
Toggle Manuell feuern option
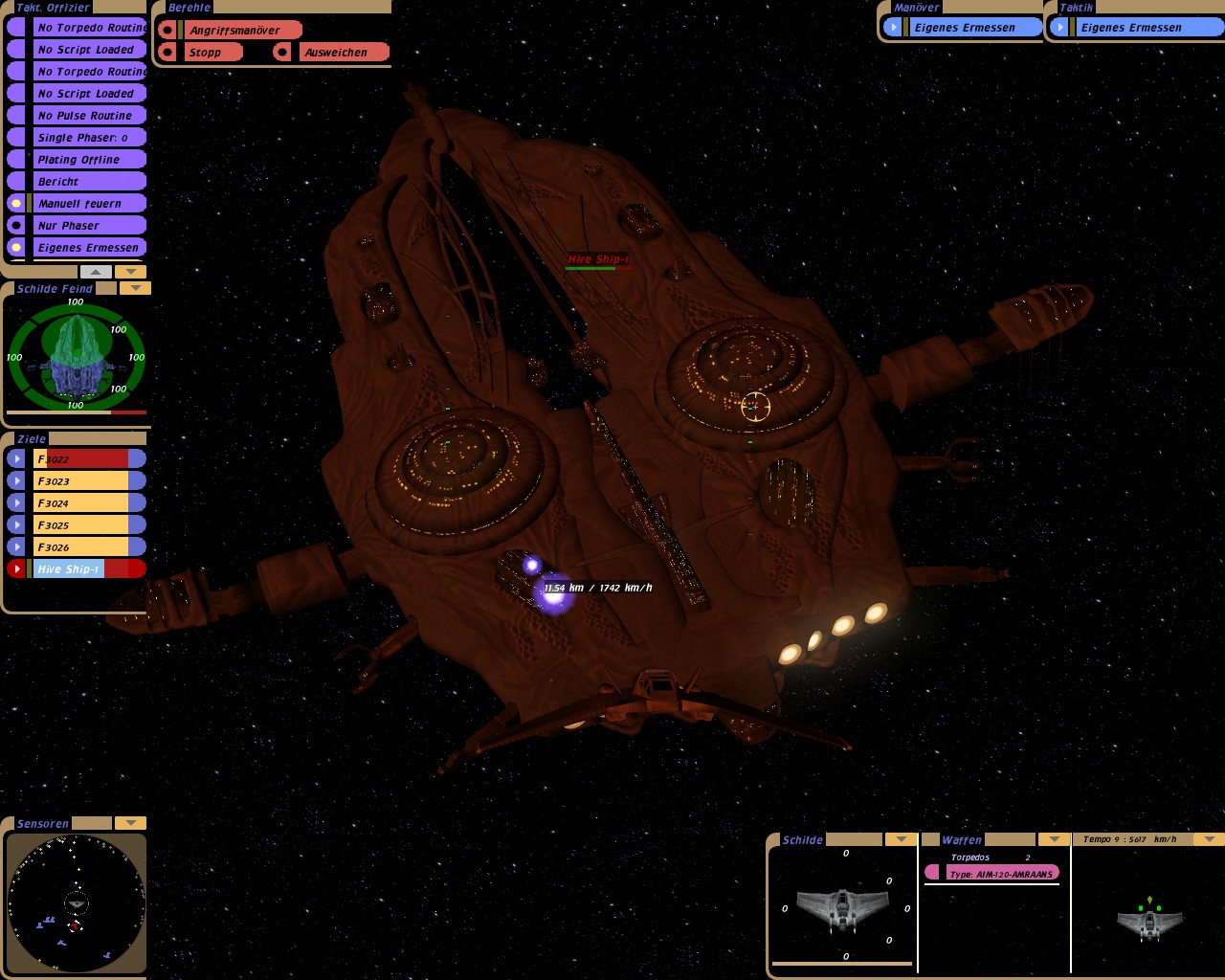pyautogui.click(x=88, y=204)
